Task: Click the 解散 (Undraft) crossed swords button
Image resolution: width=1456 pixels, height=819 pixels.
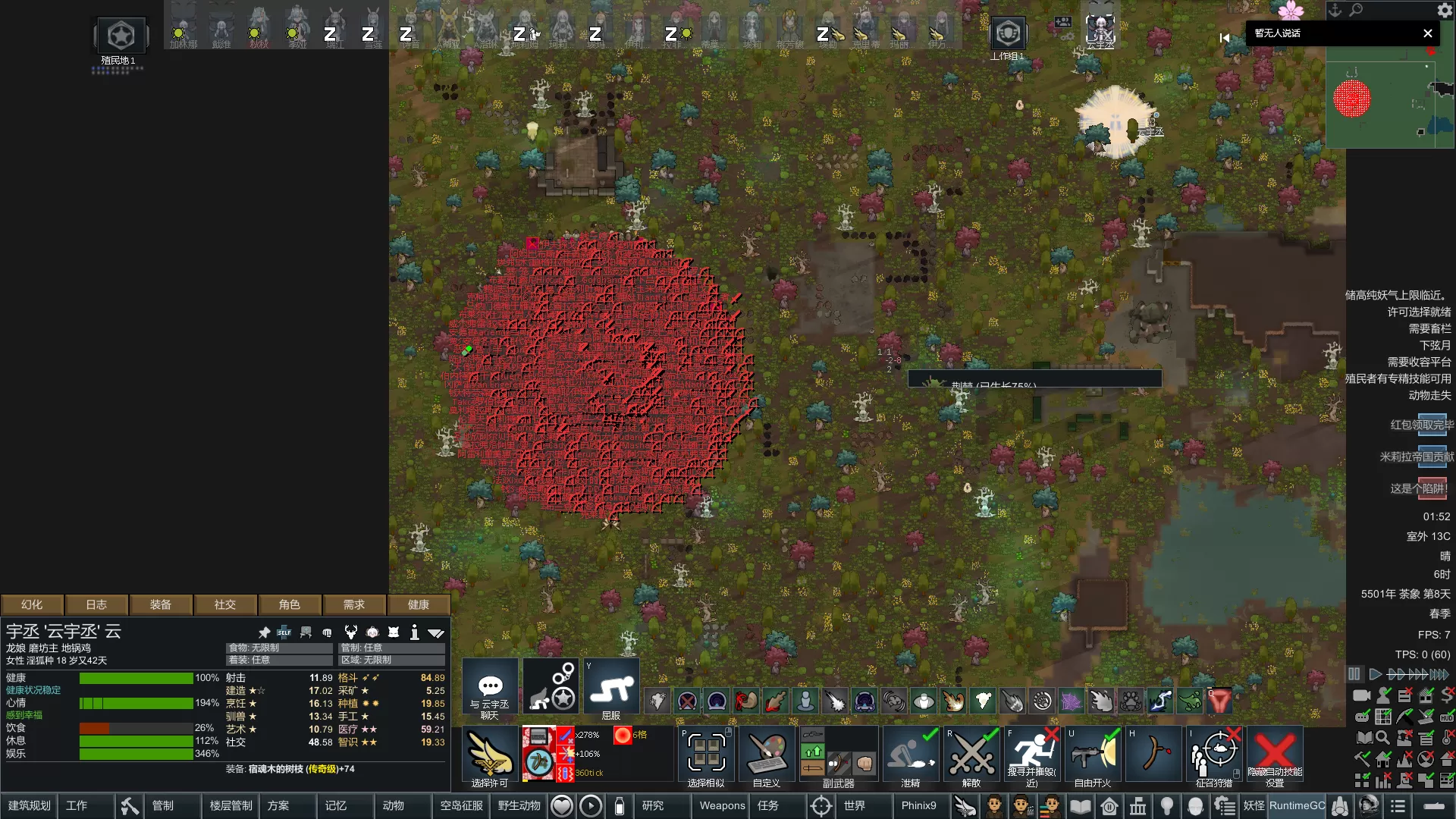Action: click(971, 755)
